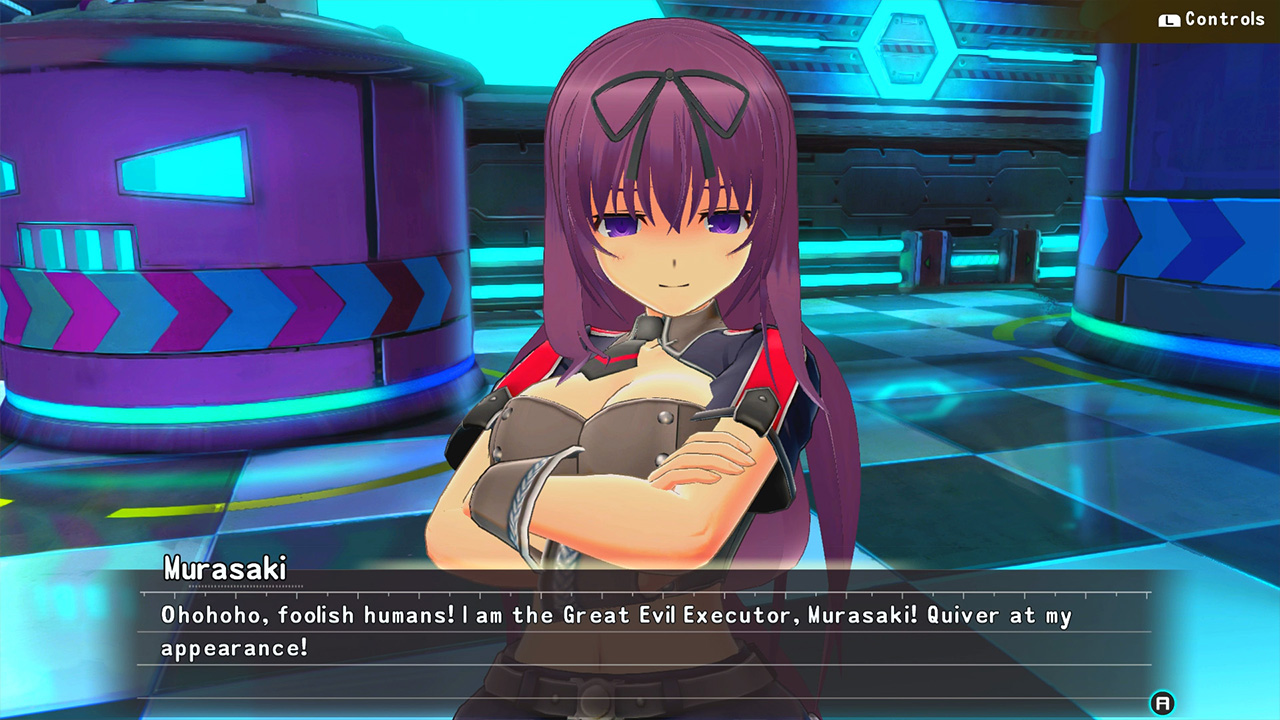Tap the glowing A icon in the dialogue box
1280x720 pixels.
coord(1163,702)
